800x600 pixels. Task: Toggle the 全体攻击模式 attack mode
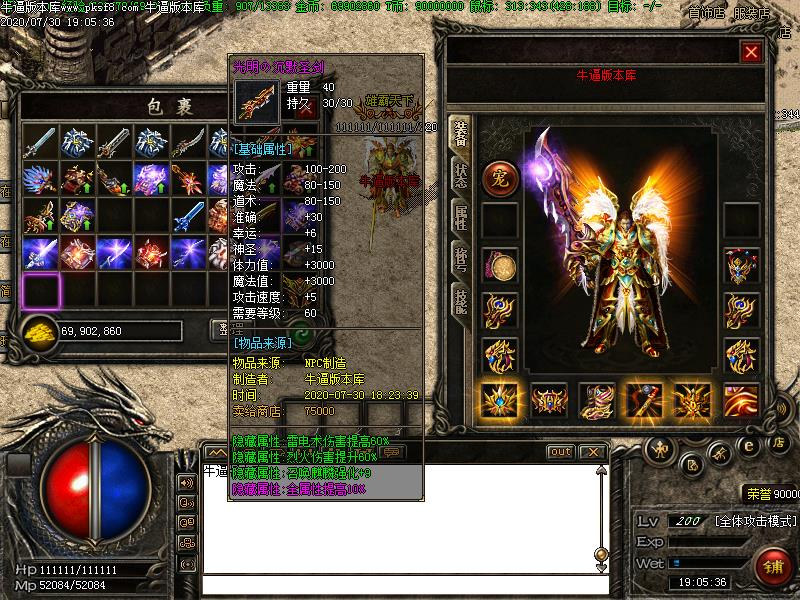coord(756,522)
